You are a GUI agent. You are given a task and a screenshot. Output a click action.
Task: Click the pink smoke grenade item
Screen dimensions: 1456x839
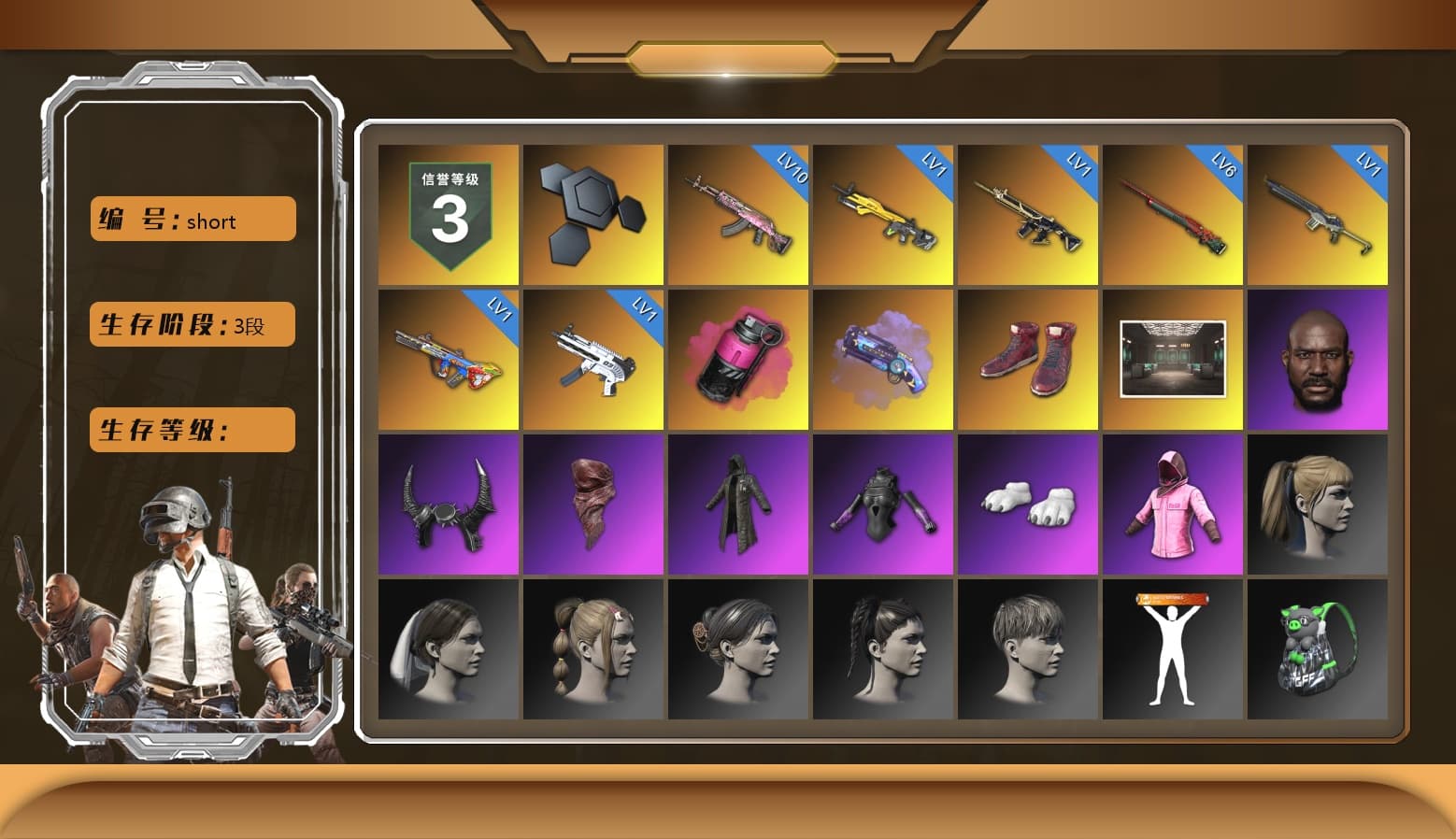click(x=738, y=360)
